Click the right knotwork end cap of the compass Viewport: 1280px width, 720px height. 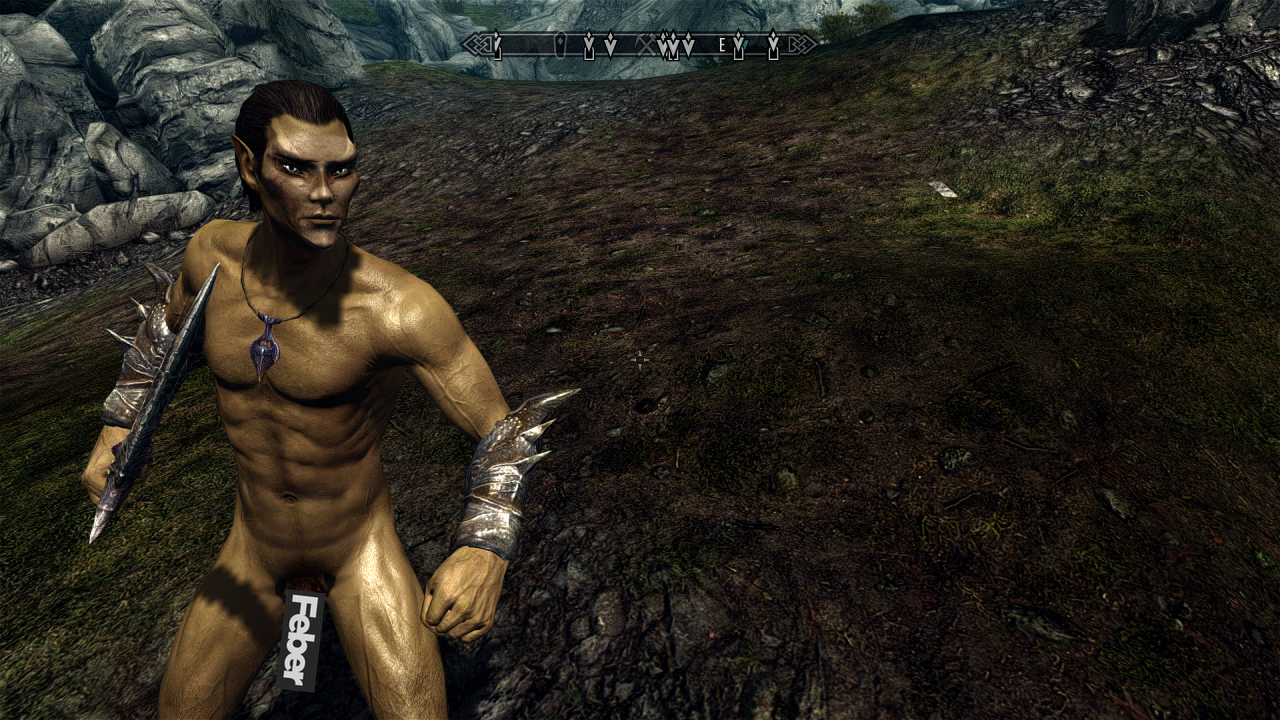click(800, 43)
